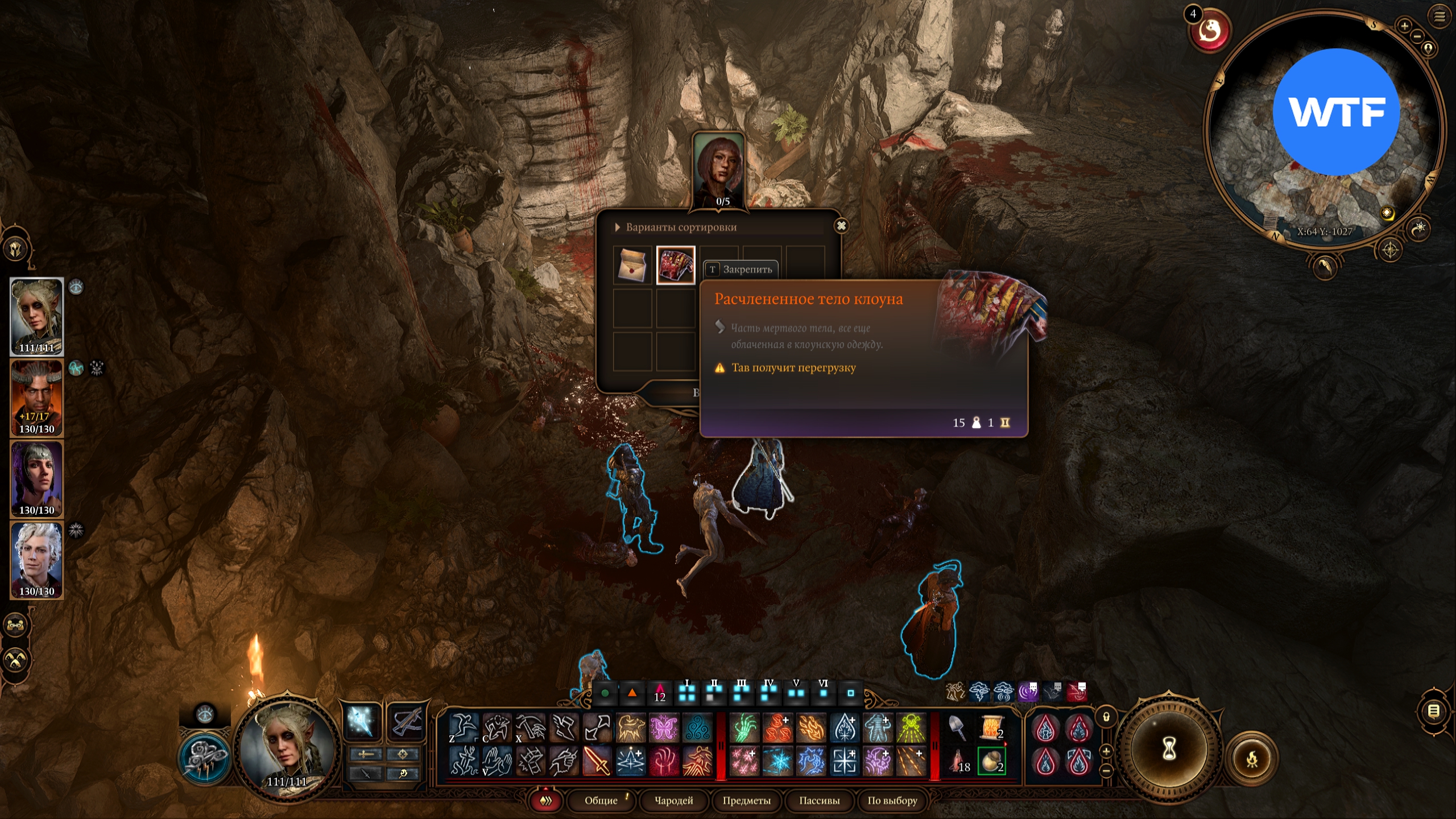Screen dimensions: 1456x819
Task: Zoom out on the minimap
Action: pyautogui.click(x=1417, y=36)
